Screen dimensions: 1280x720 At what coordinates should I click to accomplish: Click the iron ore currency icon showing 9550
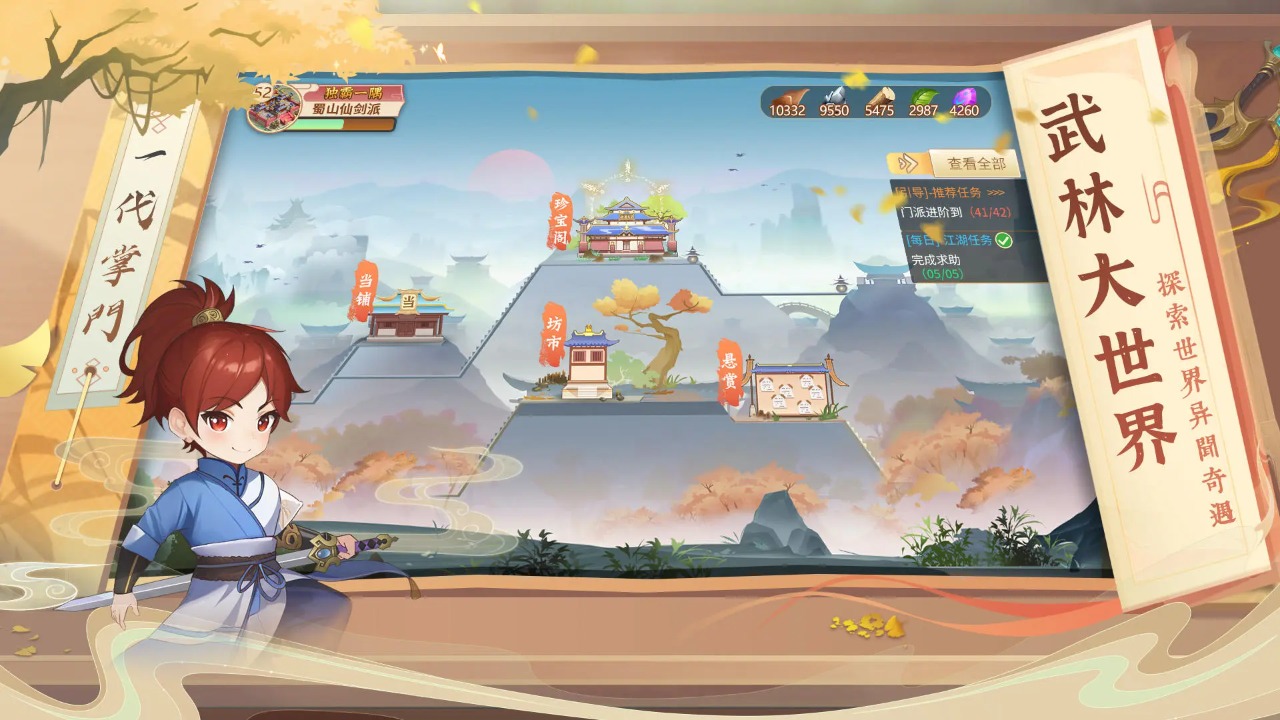(833, 97)
